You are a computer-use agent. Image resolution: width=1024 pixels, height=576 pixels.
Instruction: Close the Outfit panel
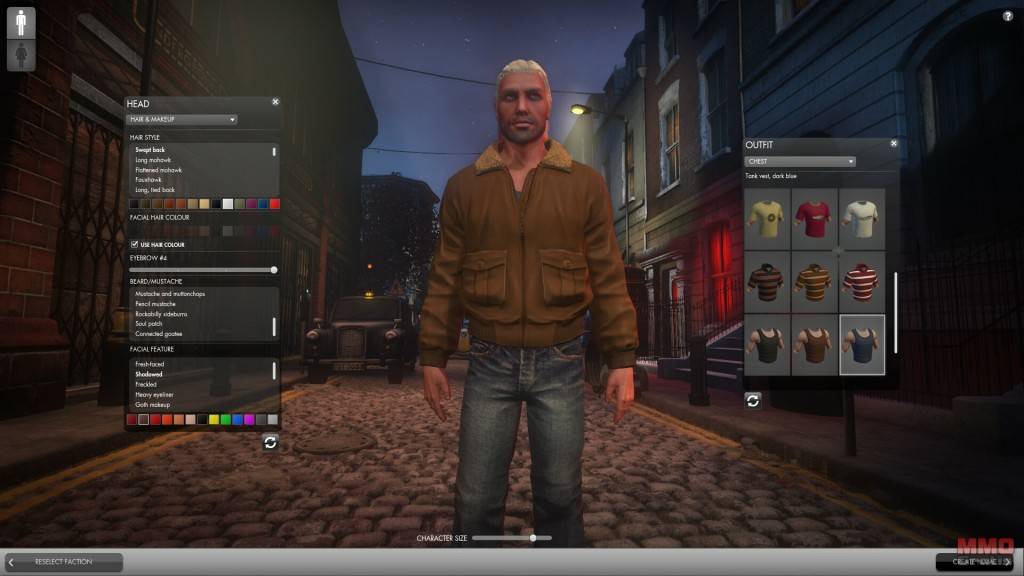(x=894, y=143)
